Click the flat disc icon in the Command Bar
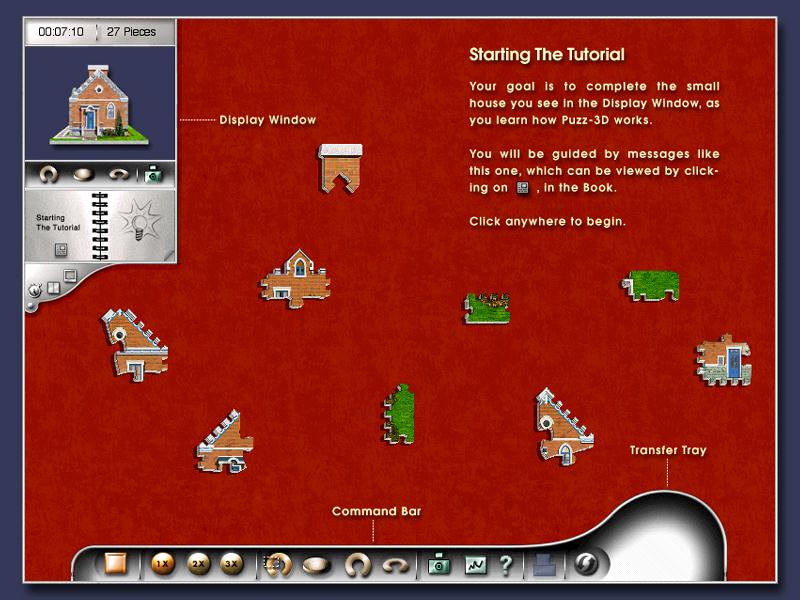Image resolution: width=800 pixels, height=600 pixels. (x=318, y=565)
